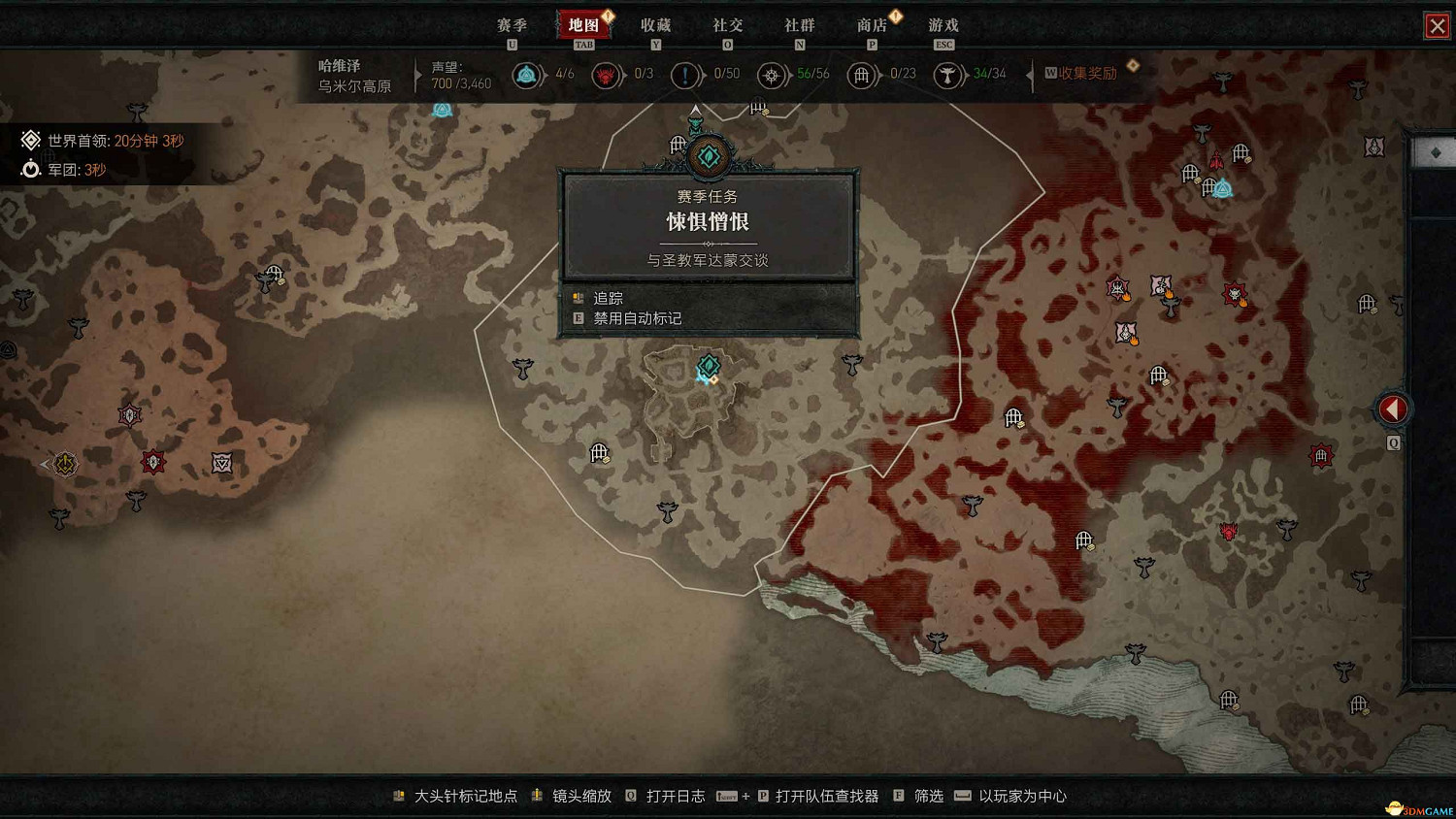1456x819 pixels.
Task: Click the world boss timer icon in the top left
Action: click(x=30, y=140)
